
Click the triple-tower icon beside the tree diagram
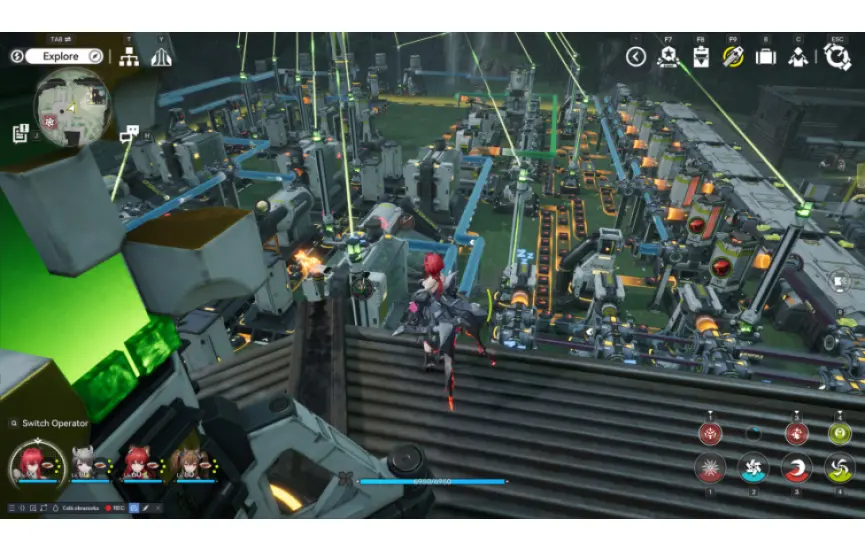click(161, 57)
